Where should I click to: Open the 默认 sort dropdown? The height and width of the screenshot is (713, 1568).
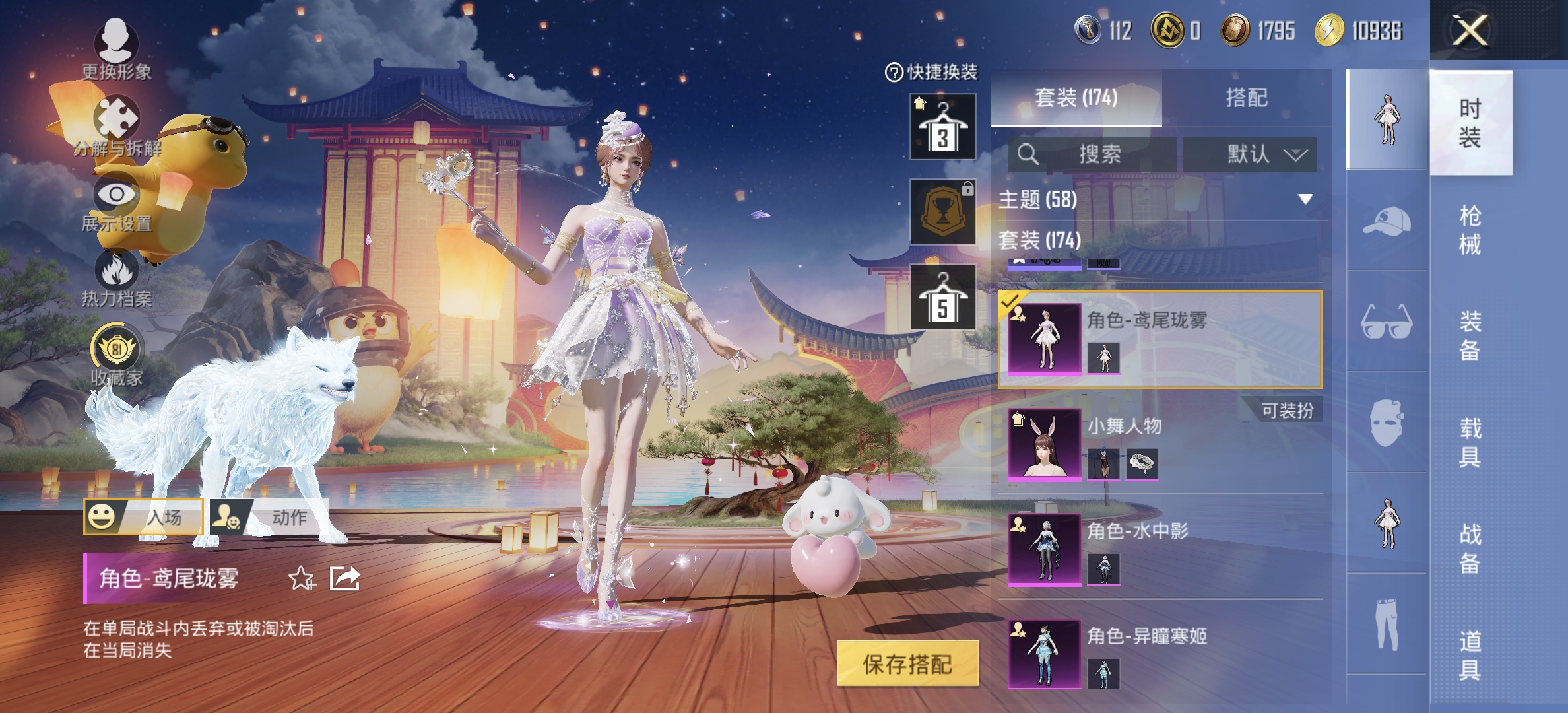[1249, 154]
